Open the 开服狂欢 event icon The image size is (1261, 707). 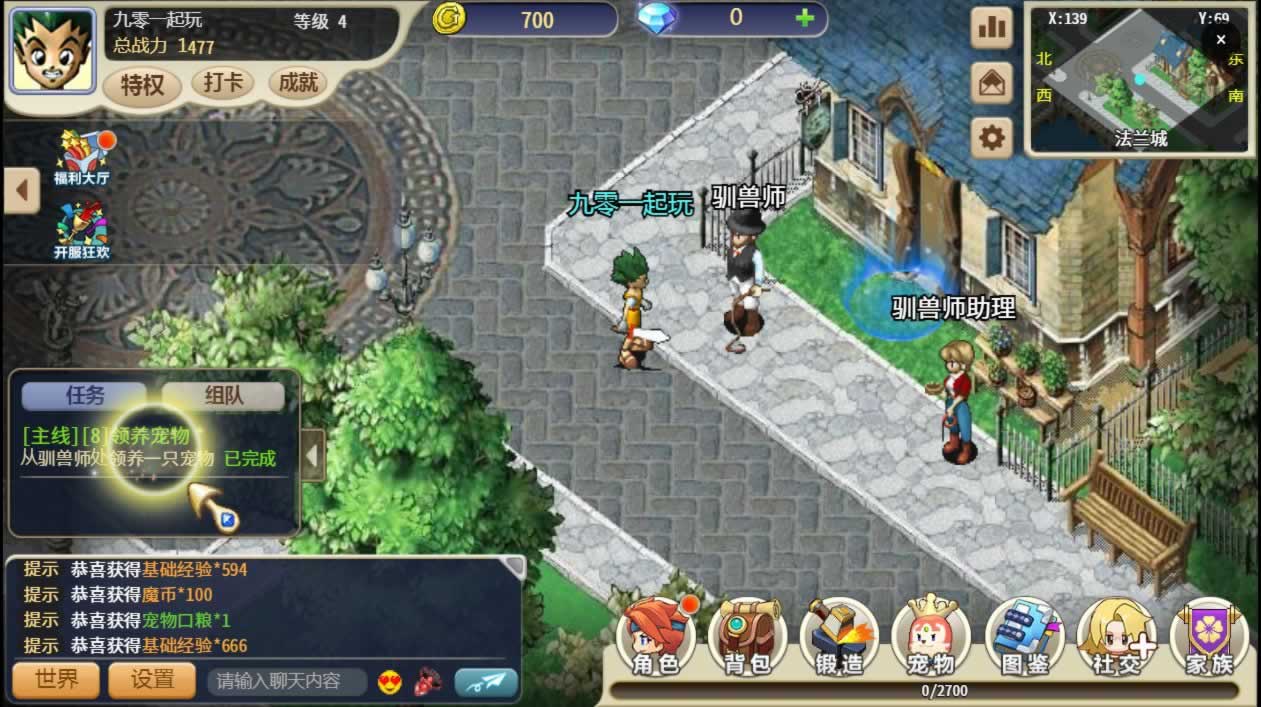click(82, 230)
